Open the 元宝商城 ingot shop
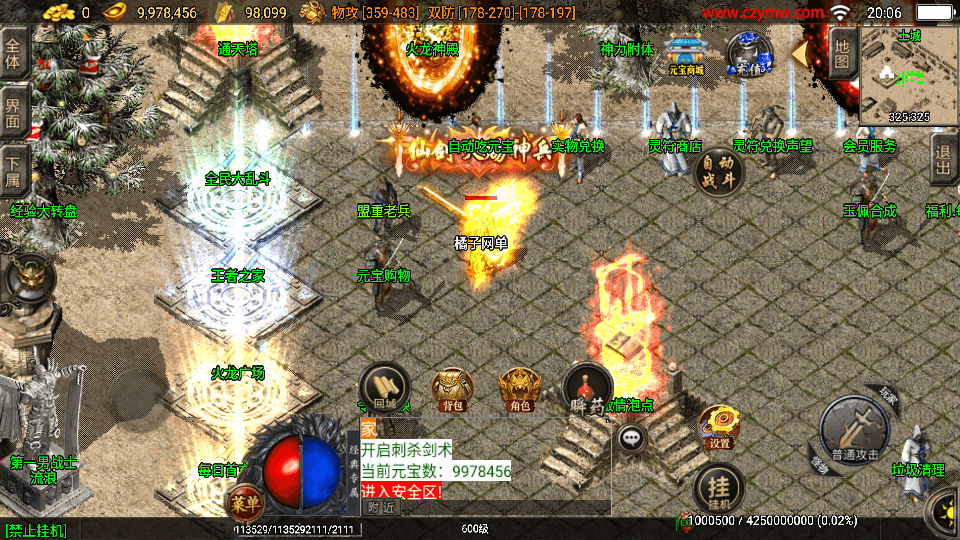Image resolution: width=960 pixels, height=540 pixels. point(686,55)
